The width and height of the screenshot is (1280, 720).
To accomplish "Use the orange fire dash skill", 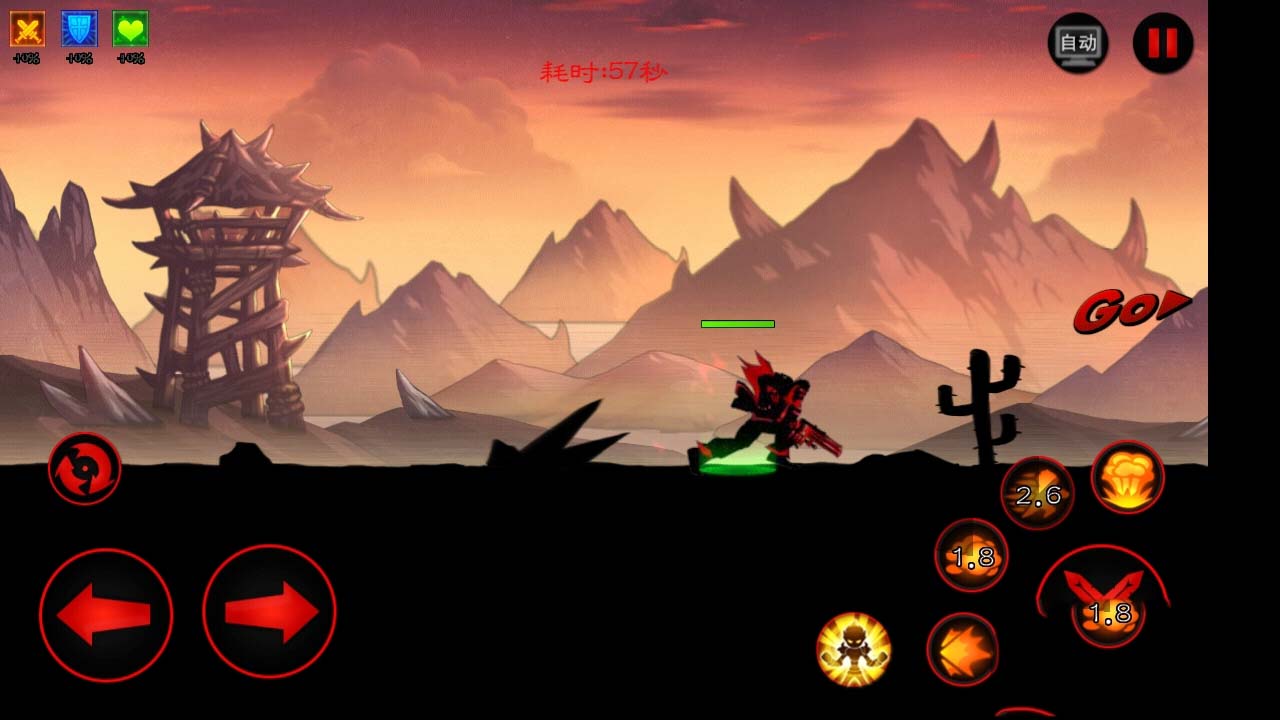I will point(962,649).
